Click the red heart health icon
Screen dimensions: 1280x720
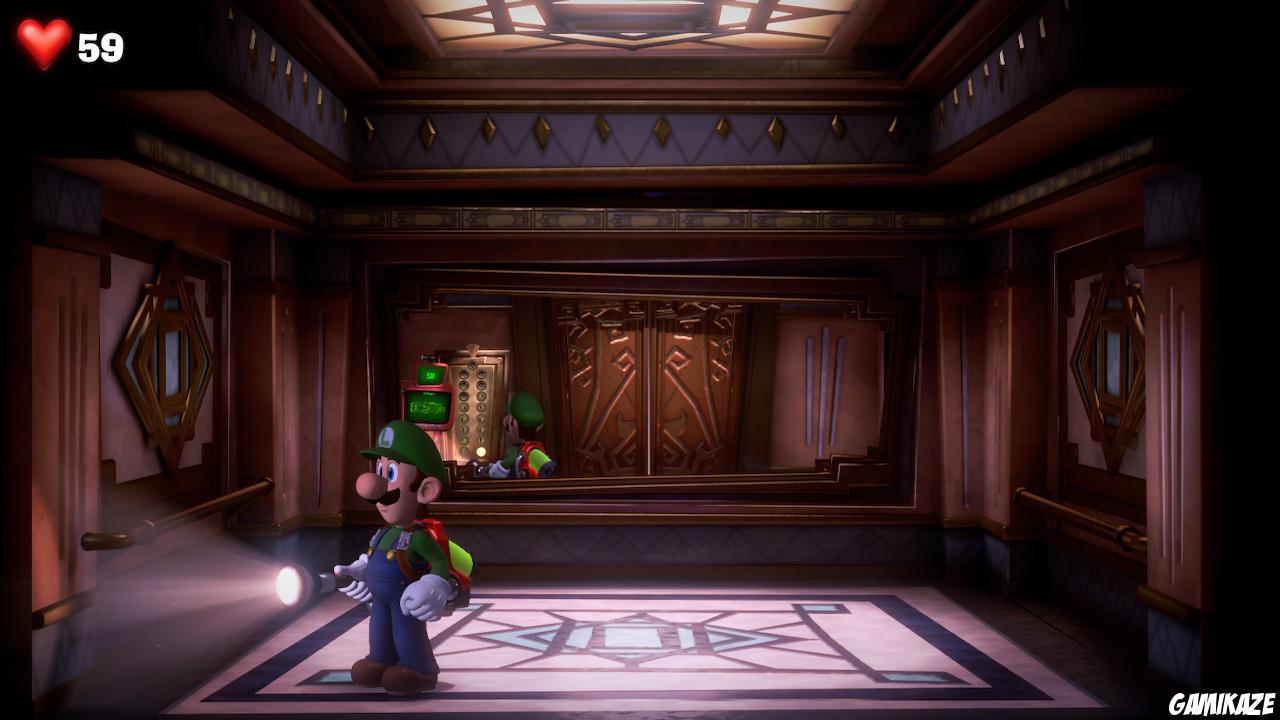click(42, 40)
